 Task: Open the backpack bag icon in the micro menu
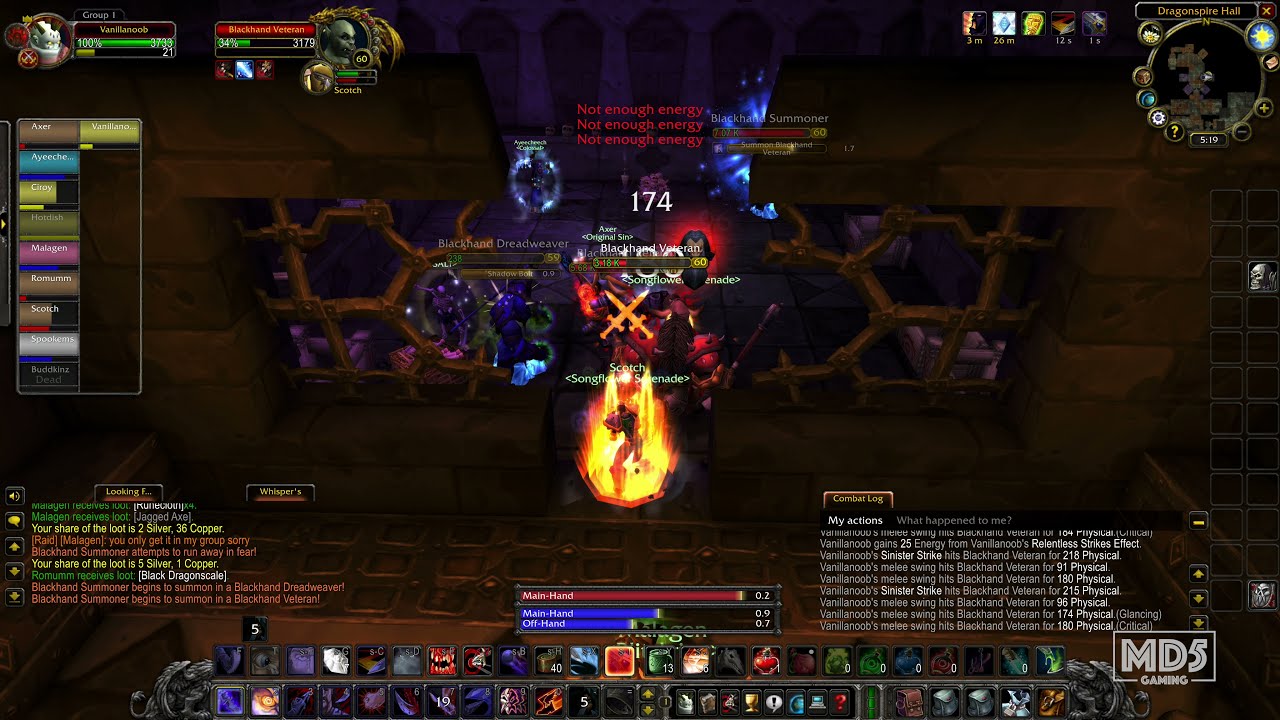pyautogui.click(x=911, y=702)
